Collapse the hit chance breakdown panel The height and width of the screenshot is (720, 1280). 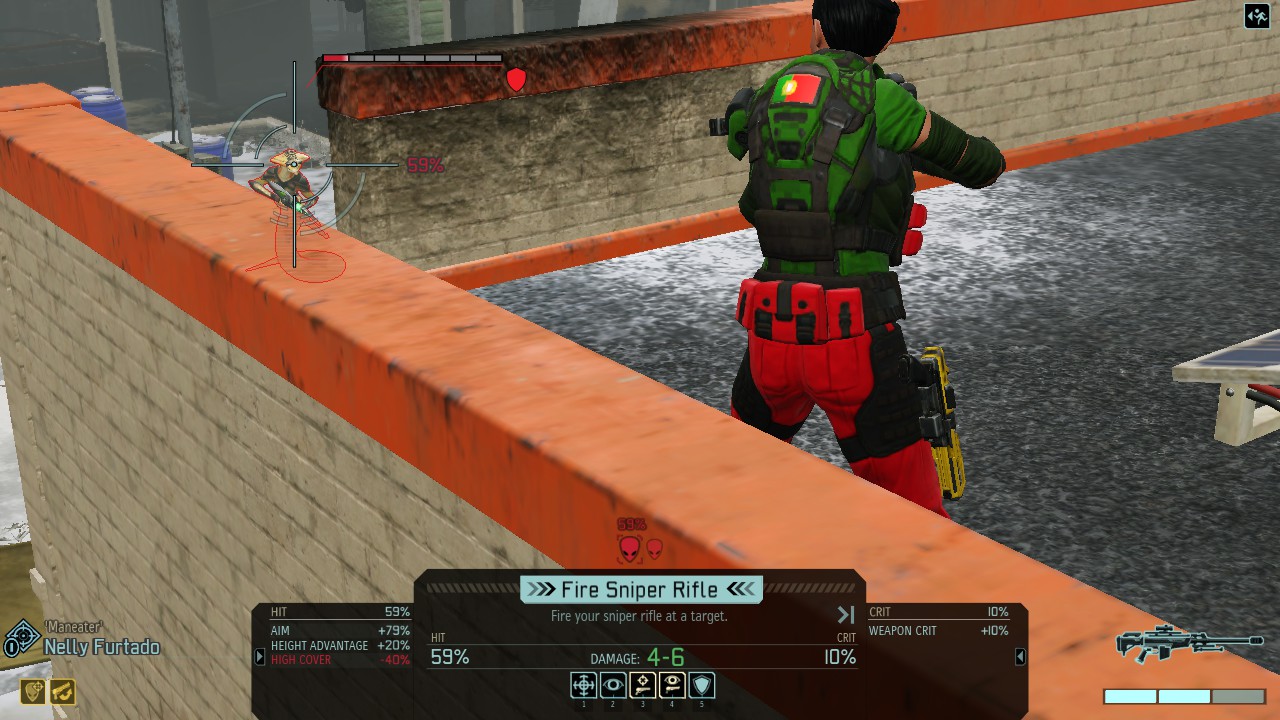pyautogui.click(x=260, y=657)
